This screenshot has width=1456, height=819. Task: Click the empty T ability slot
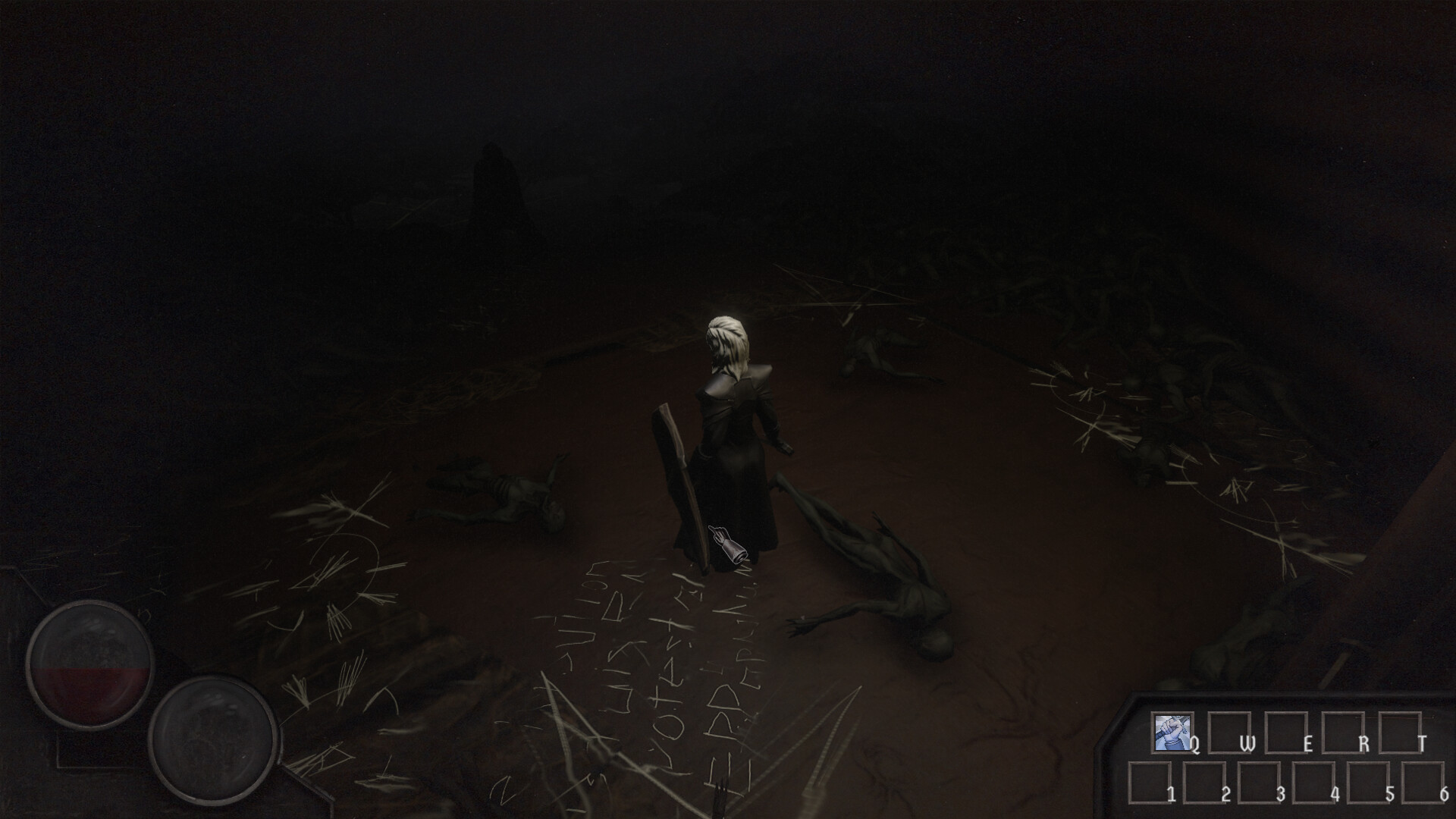[x=1399, y=732]
